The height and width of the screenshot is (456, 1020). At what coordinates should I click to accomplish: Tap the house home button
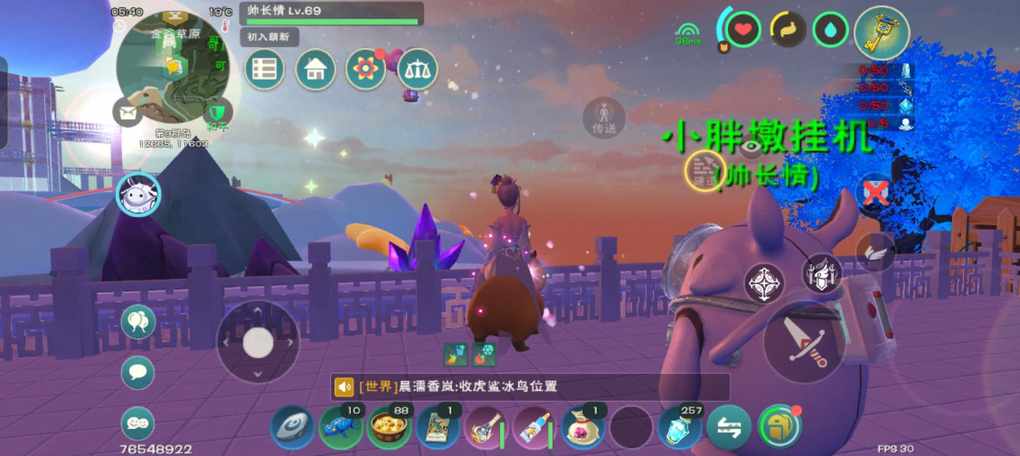(x=315, y=69)
